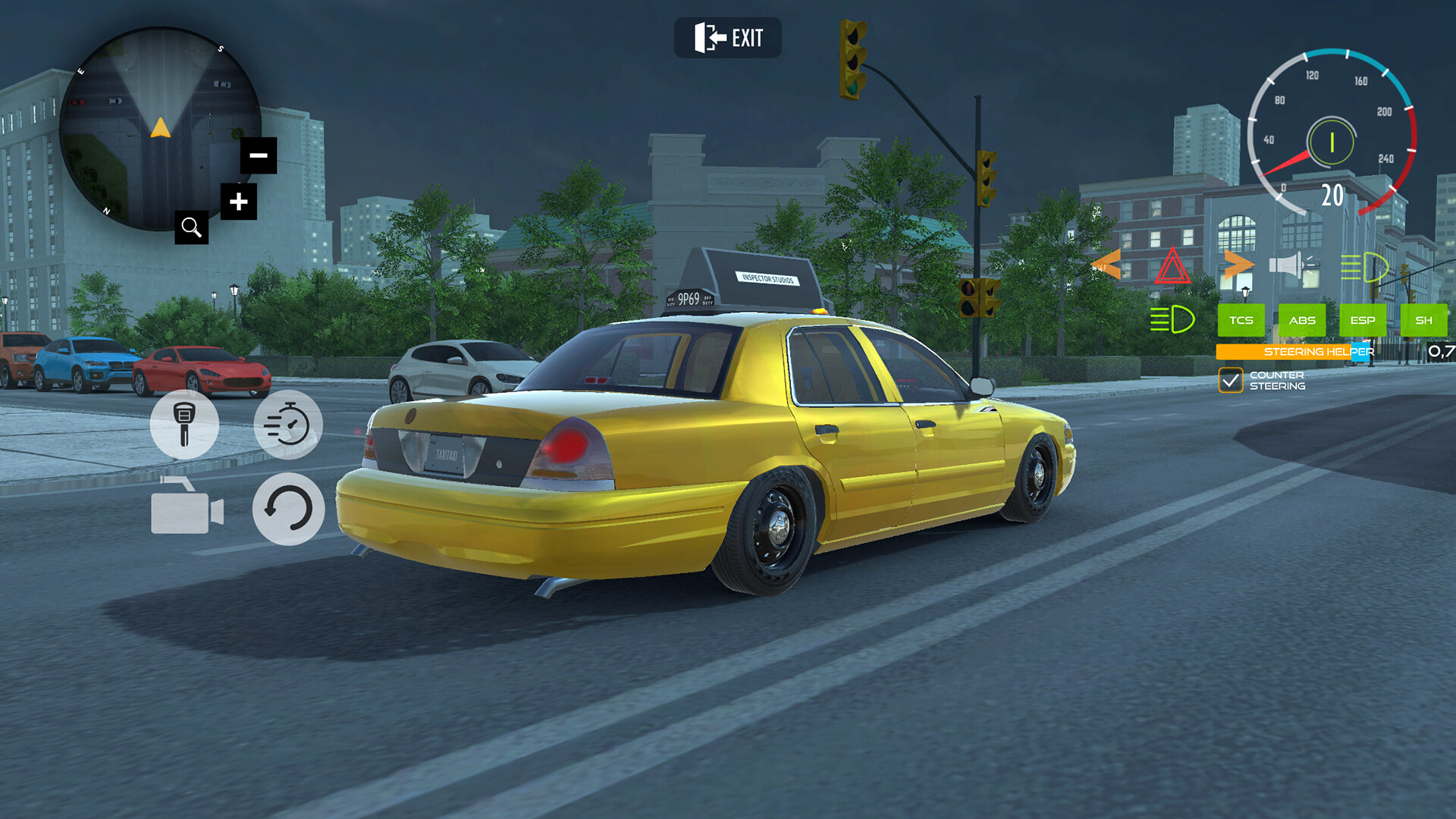1456x819 pixels.
Task: Enable the TCS traction control toggle
Action: [1240, 320]
